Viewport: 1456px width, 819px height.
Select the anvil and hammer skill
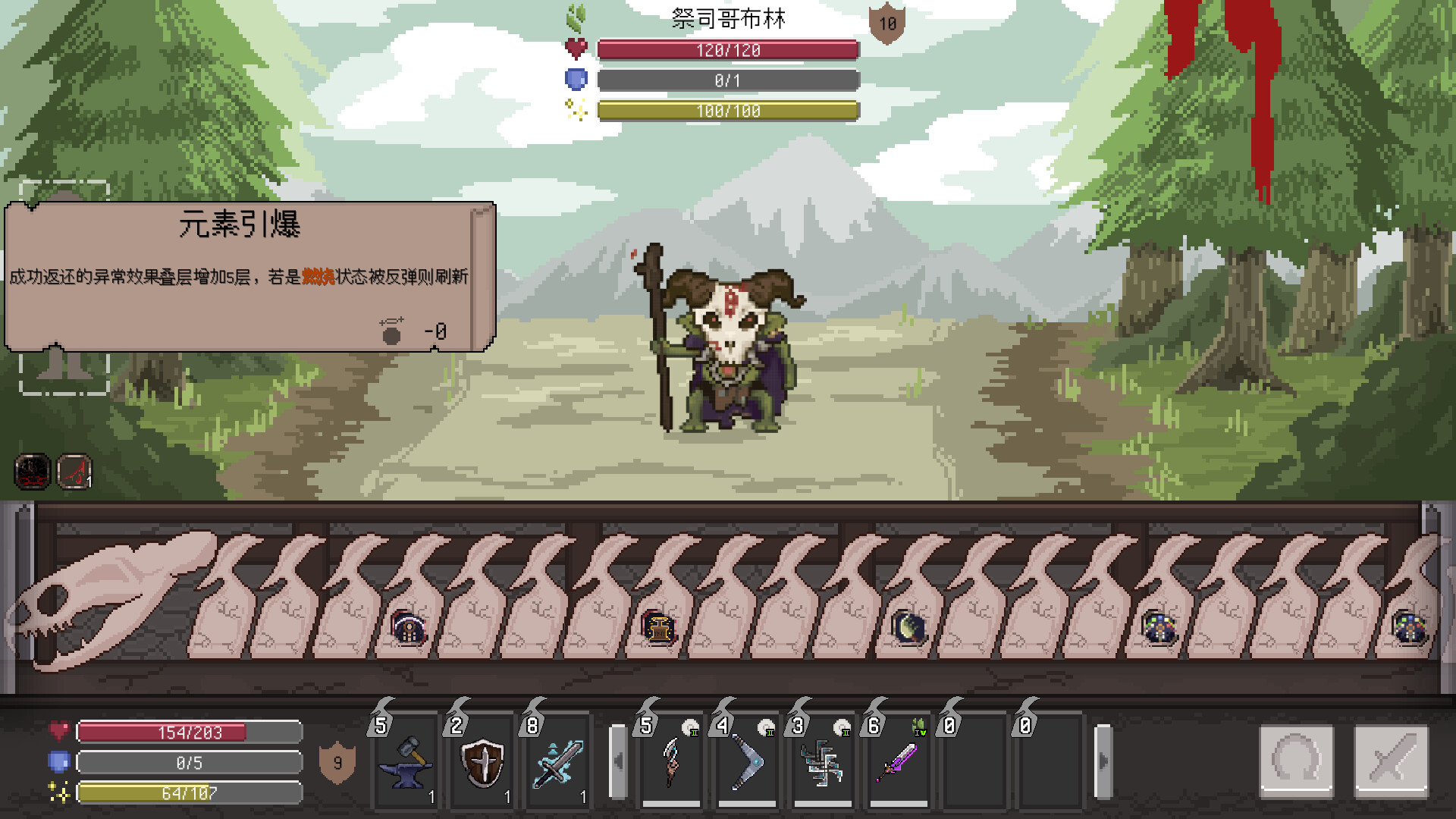pos(406,761)
